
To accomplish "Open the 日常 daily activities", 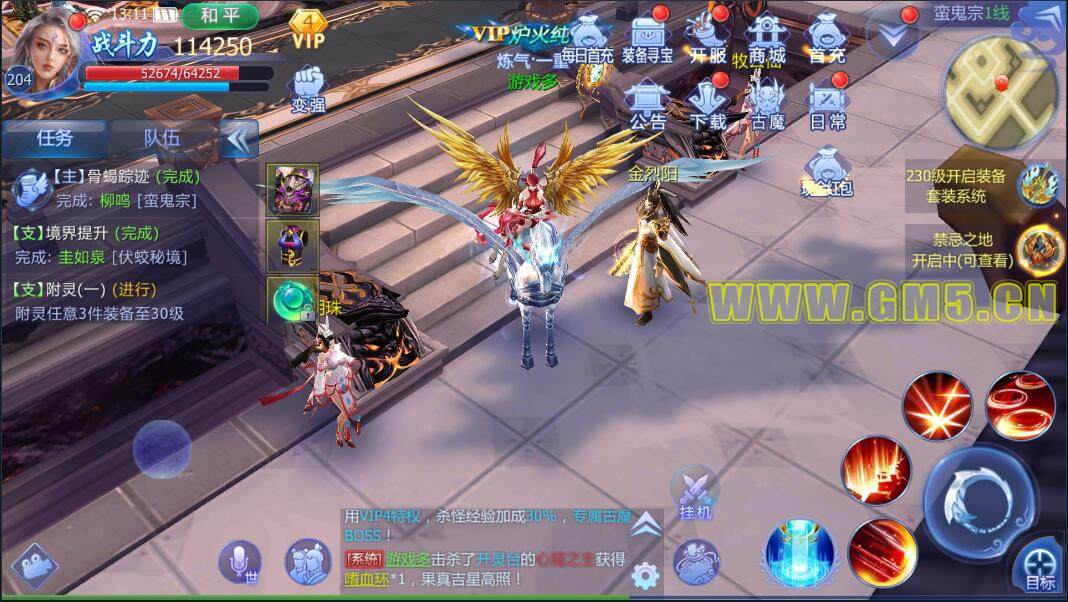I will (827, 103).
